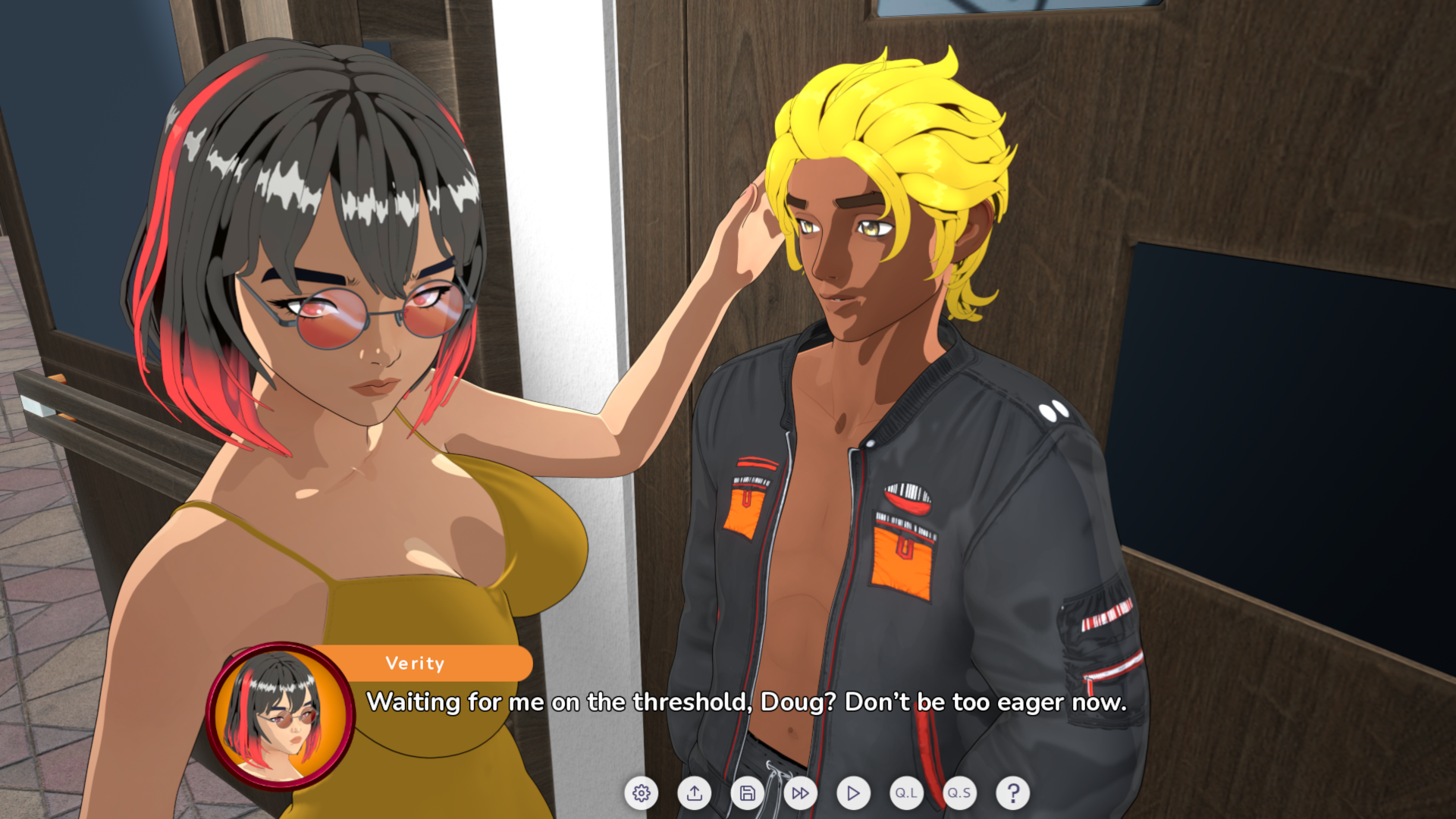This screenshot has width=1456, height=819.
Task: Select the fast-forward skip icon
Action: coord(799,794)
